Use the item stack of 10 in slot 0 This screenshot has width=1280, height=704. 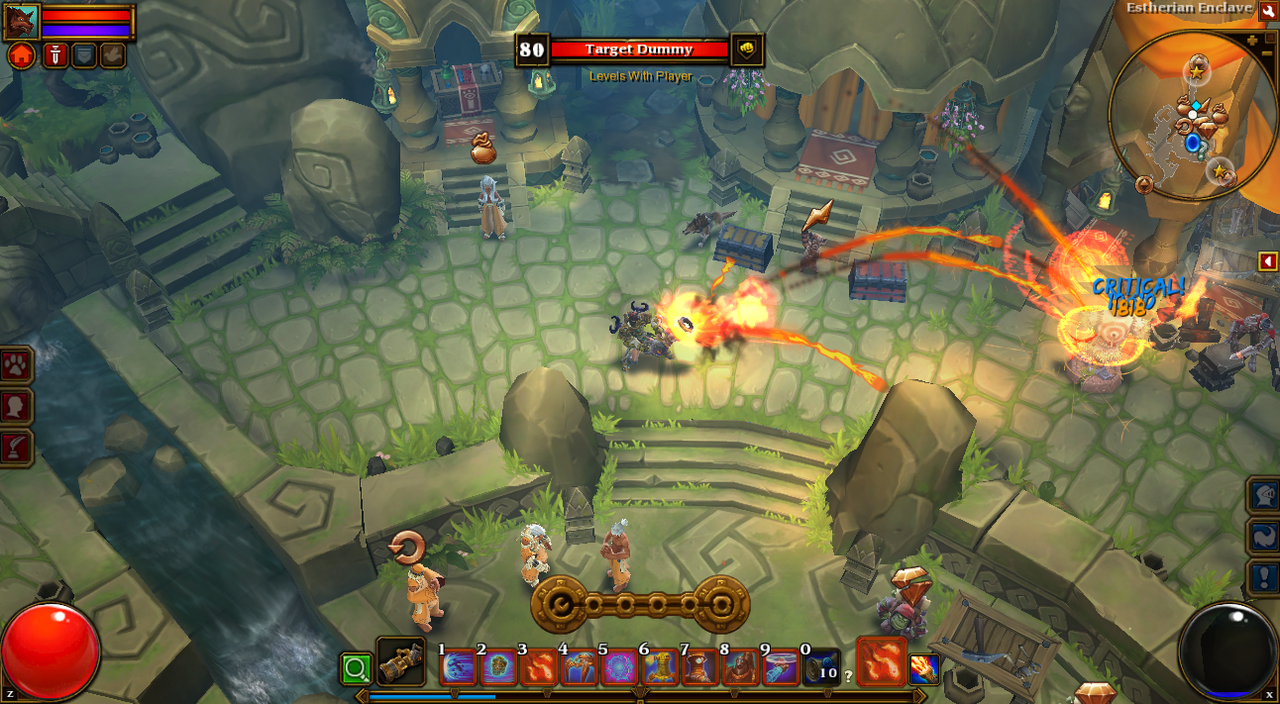point(822,667)
